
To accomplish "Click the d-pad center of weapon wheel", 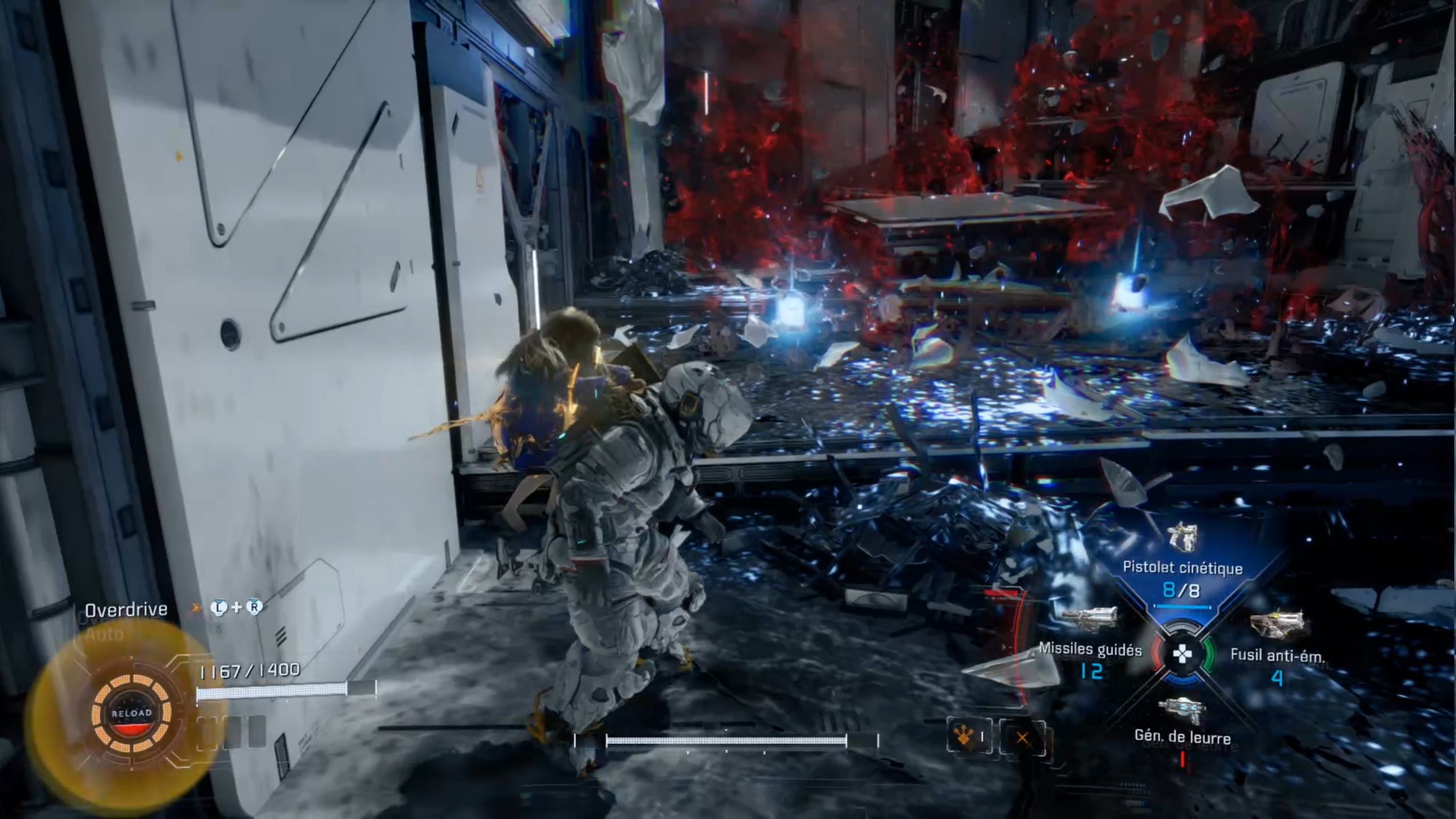I will pos(1182,654).
